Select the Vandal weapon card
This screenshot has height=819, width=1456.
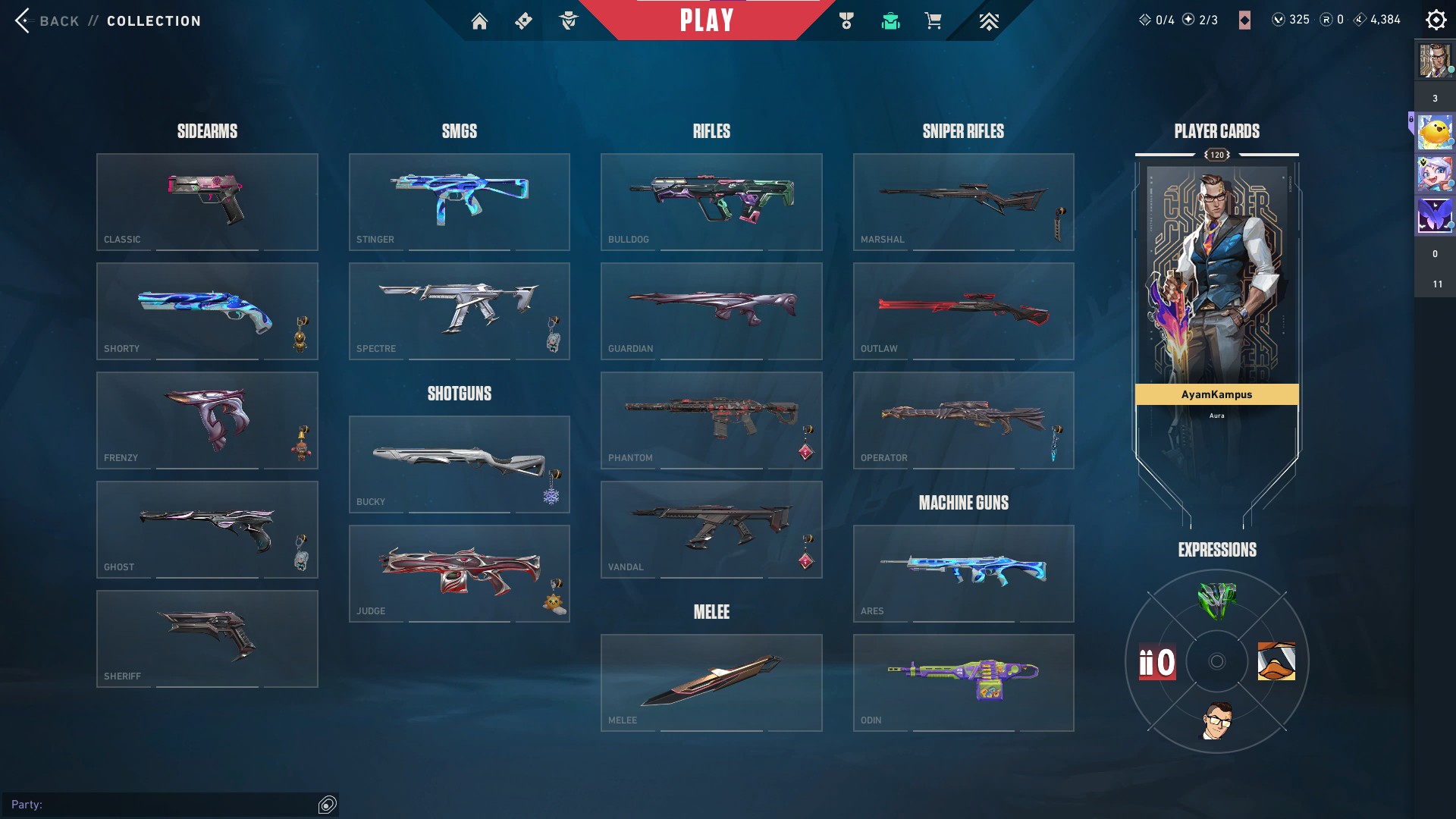(x=711, y=529)
